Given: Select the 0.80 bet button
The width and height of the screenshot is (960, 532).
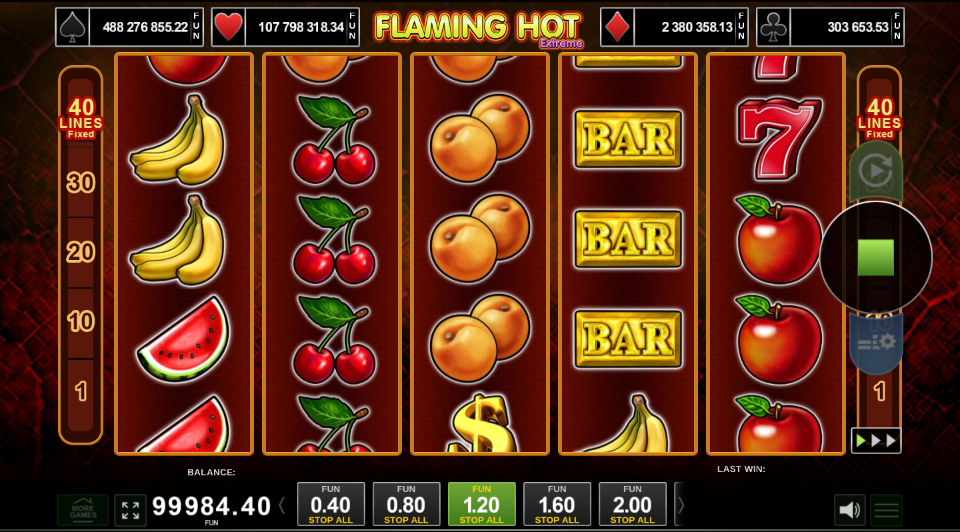Looking at the screenshot, I should pos(406,504).
